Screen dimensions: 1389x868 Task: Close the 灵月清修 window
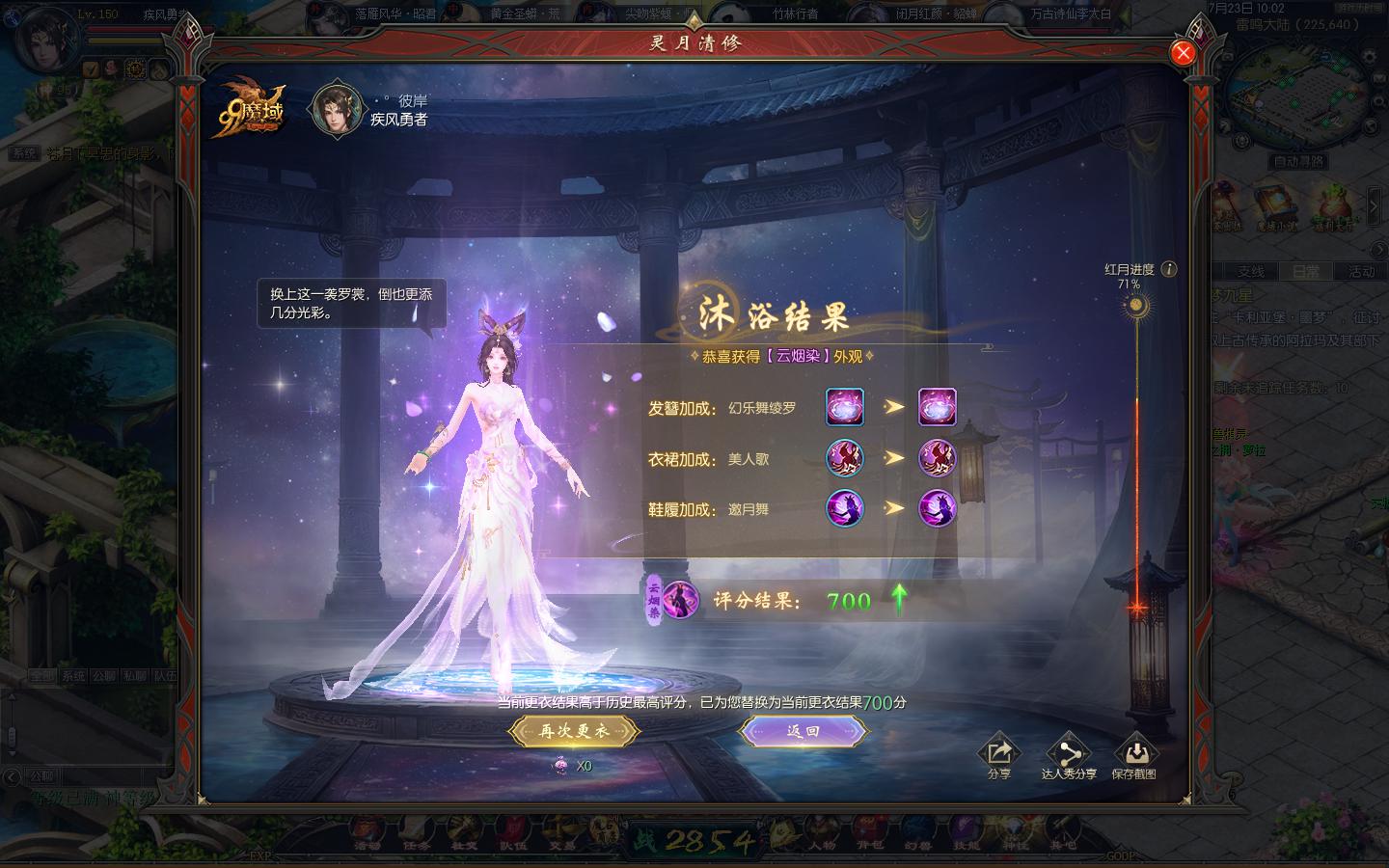pos(1183,53)
